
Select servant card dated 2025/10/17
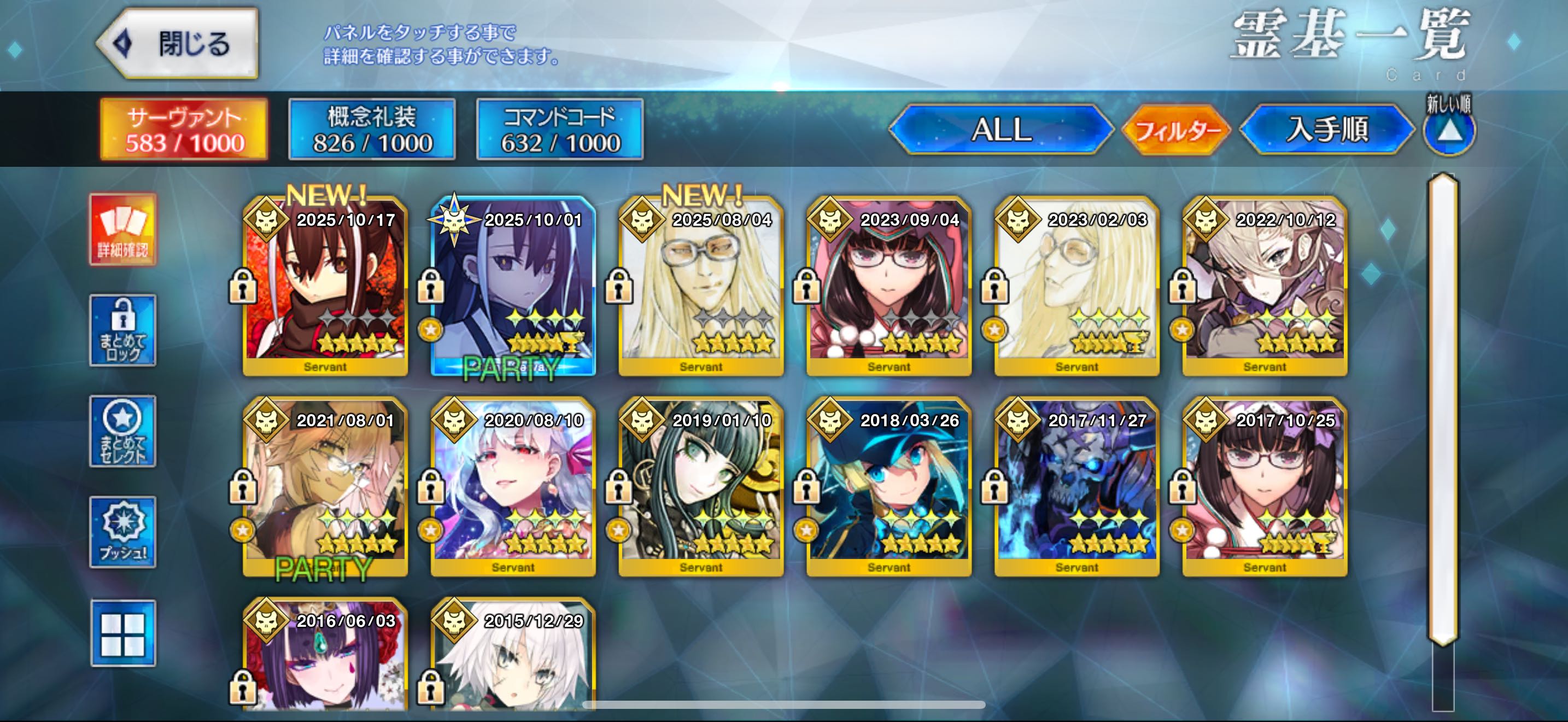click(x=325, y=286)
